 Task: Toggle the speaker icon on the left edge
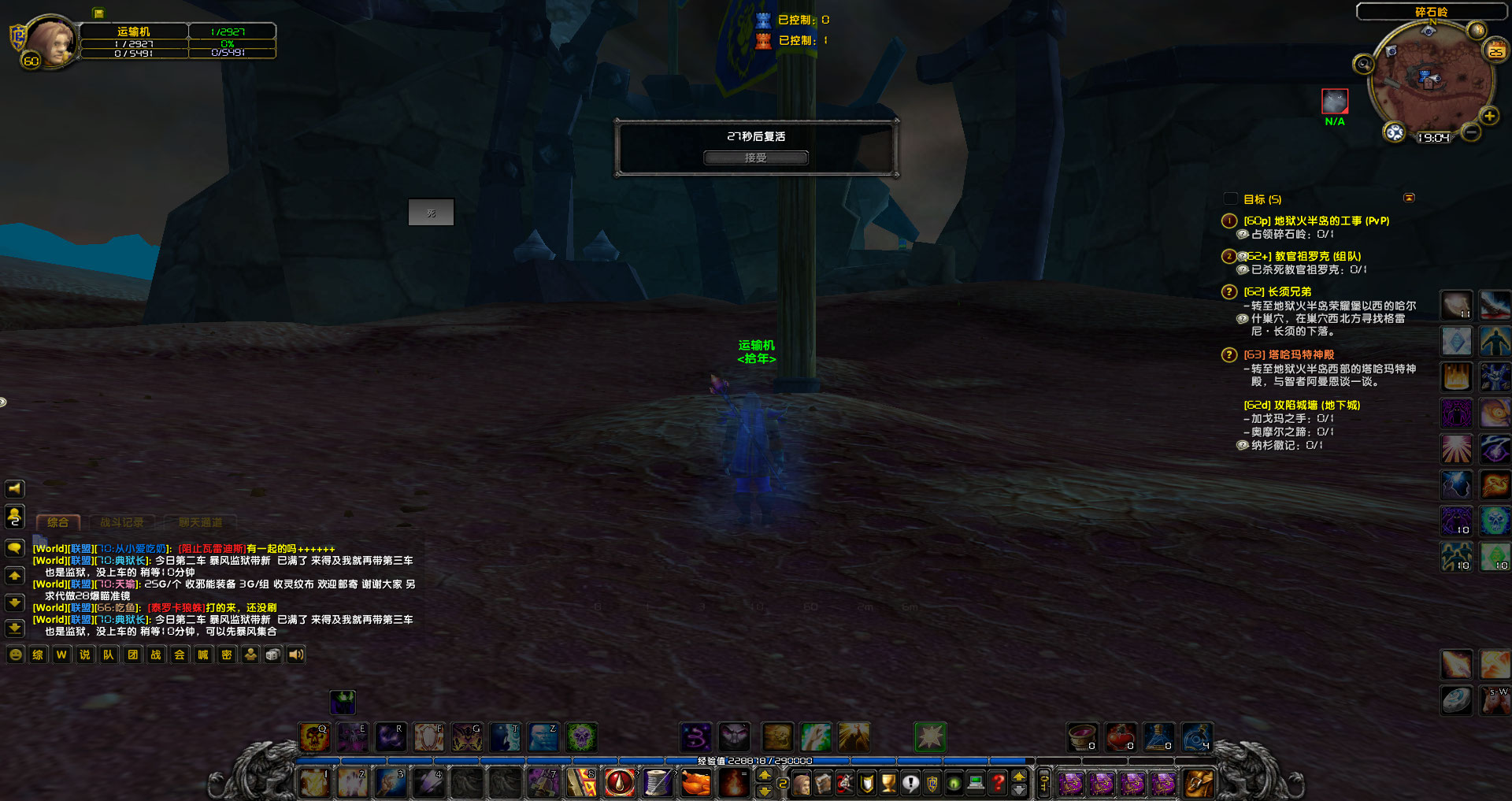pyautogui.click(x=14, y=488)
